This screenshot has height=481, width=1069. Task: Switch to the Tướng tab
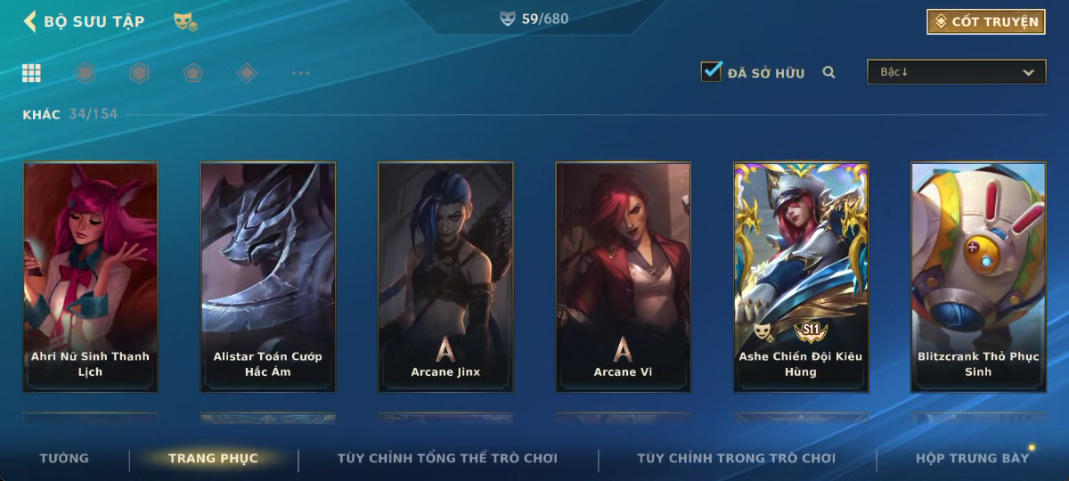[64, 459]
